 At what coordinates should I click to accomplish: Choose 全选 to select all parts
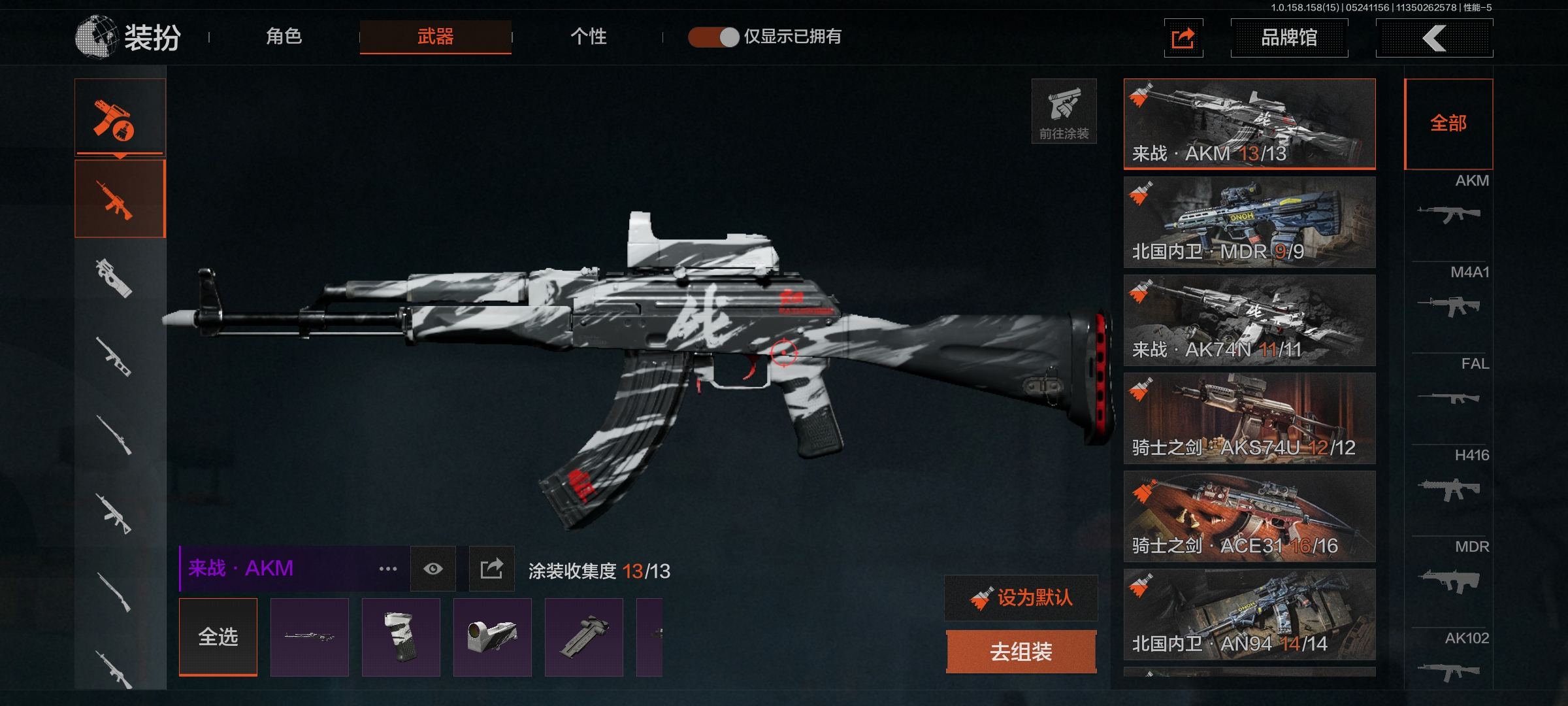[218, 637]
